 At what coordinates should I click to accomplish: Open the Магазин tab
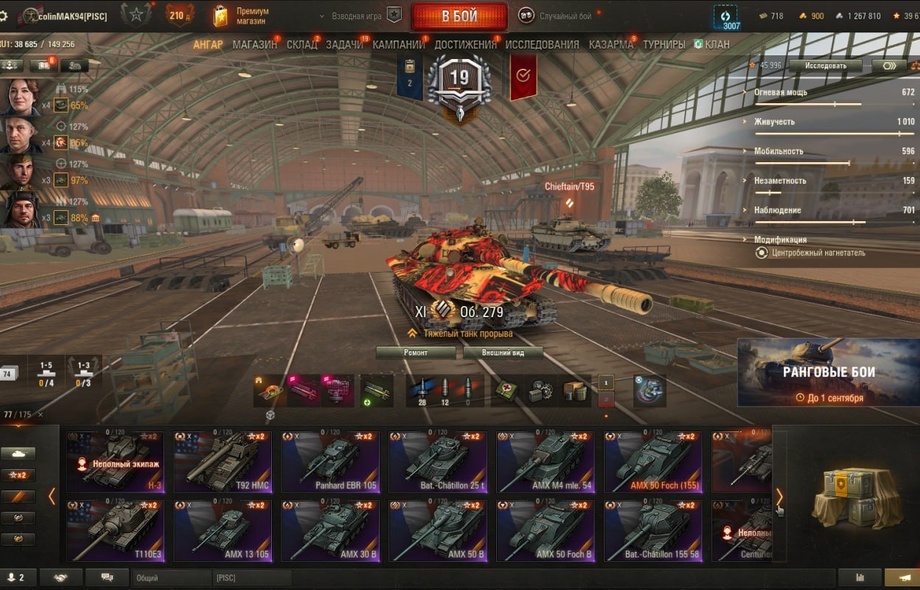255,45
